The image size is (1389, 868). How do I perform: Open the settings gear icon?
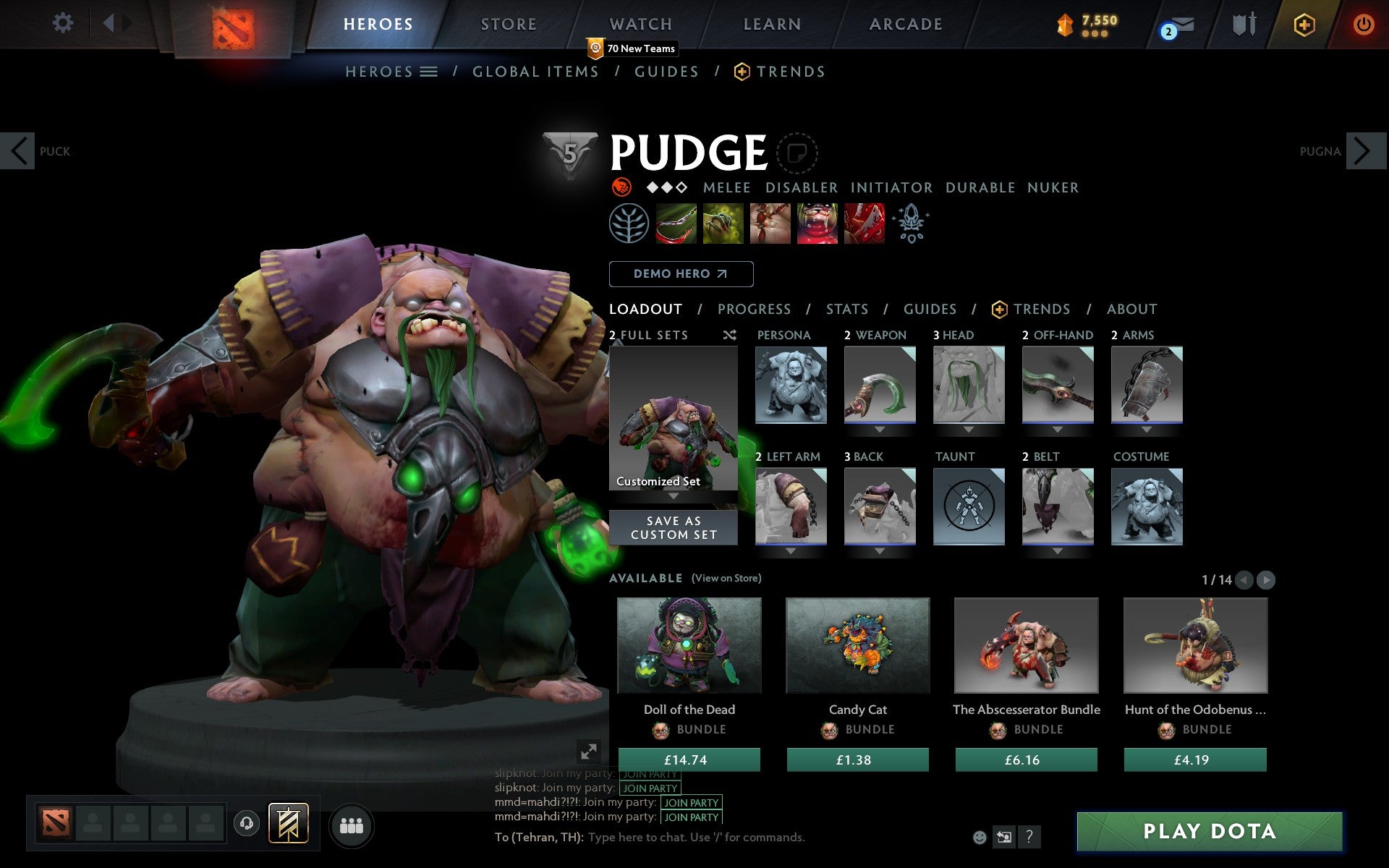(64, 23)
